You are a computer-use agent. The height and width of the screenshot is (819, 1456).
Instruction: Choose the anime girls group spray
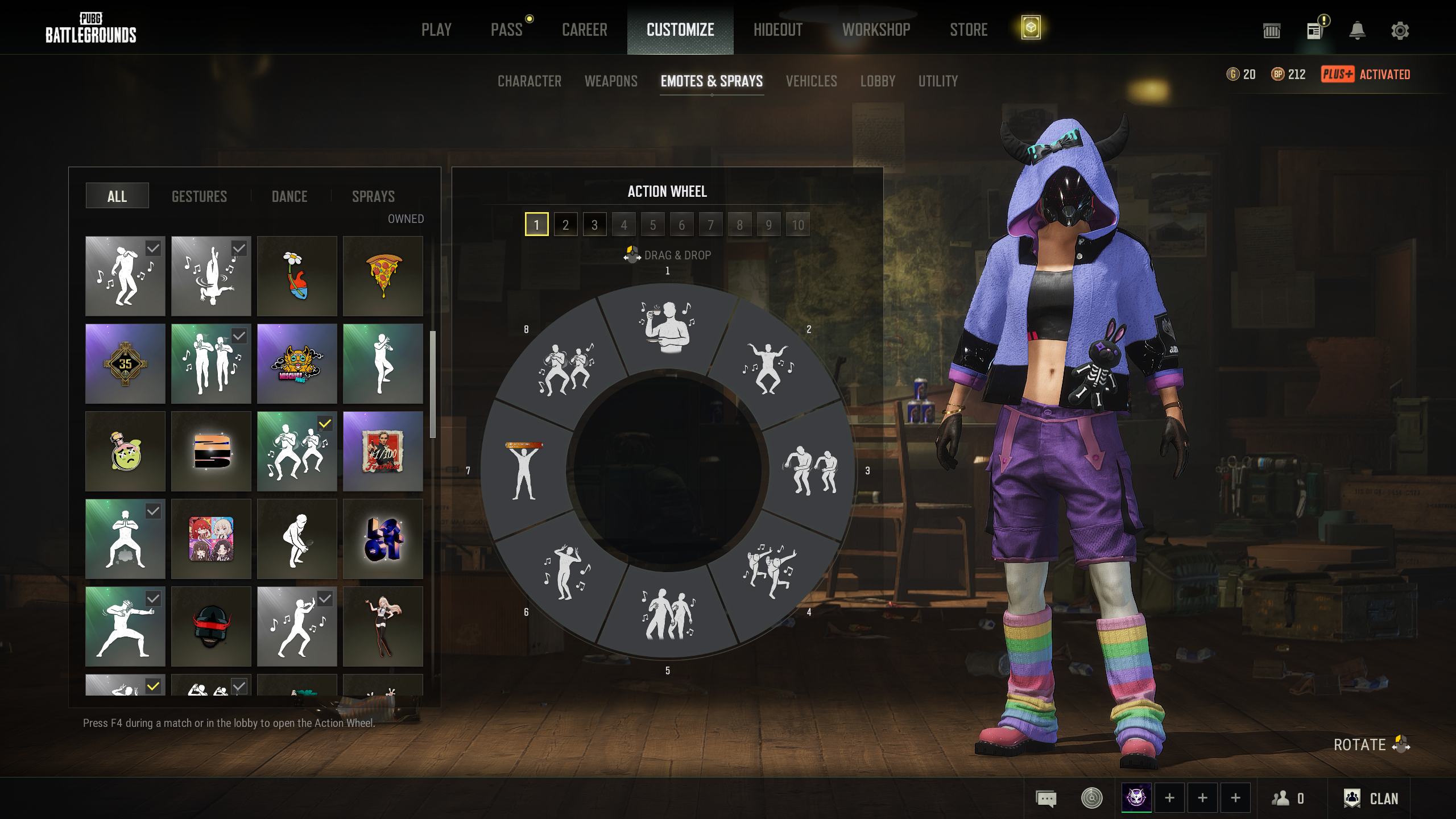[211, 539]
